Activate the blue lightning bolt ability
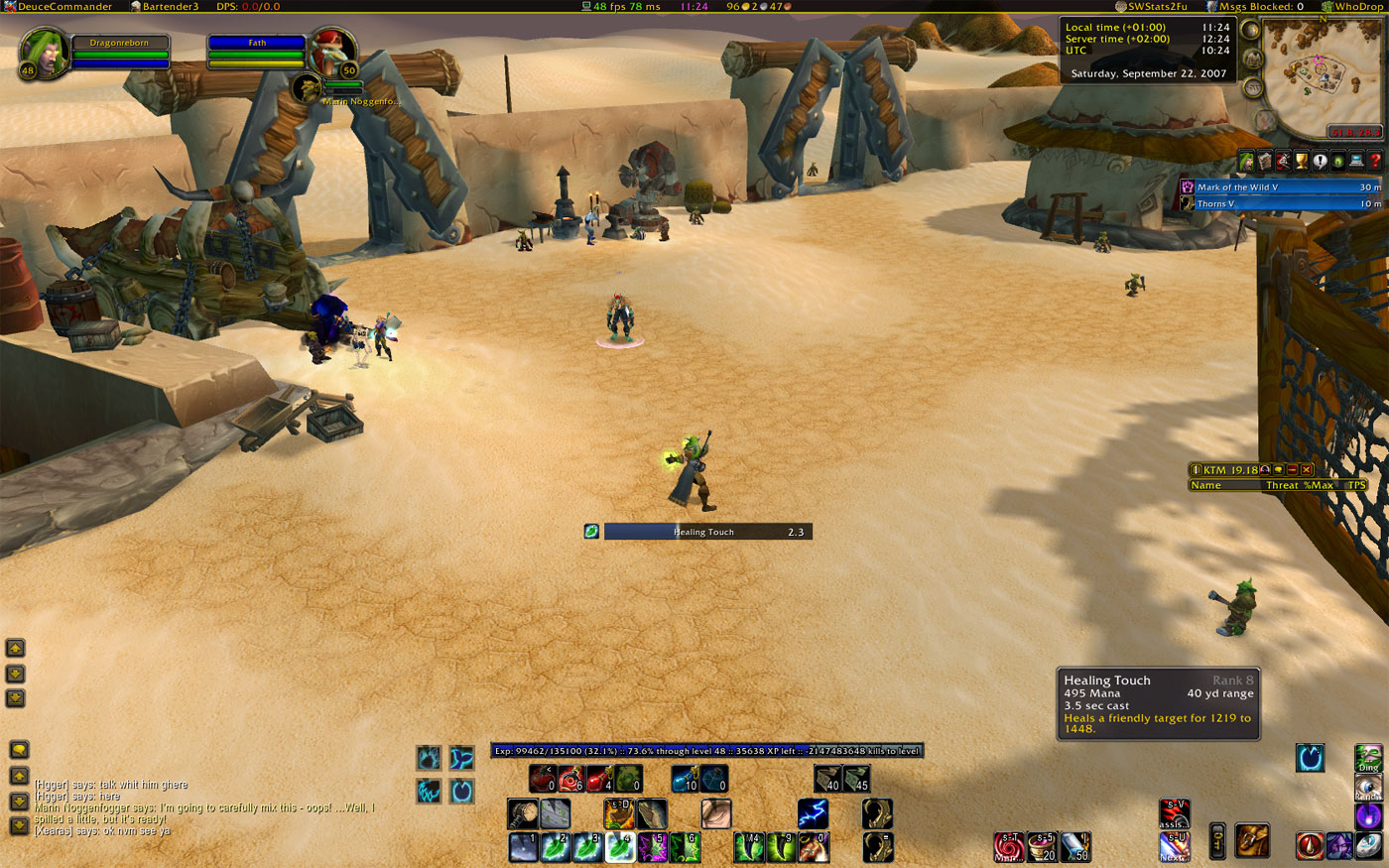 813,814
